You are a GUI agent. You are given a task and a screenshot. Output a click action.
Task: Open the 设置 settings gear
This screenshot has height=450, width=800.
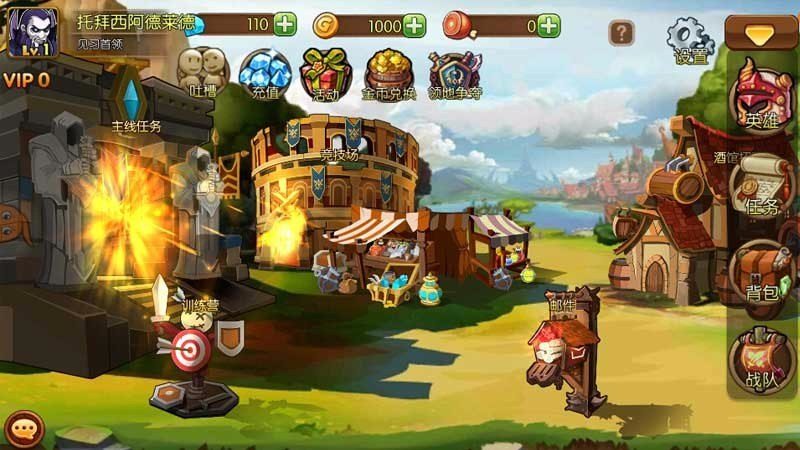690,40
